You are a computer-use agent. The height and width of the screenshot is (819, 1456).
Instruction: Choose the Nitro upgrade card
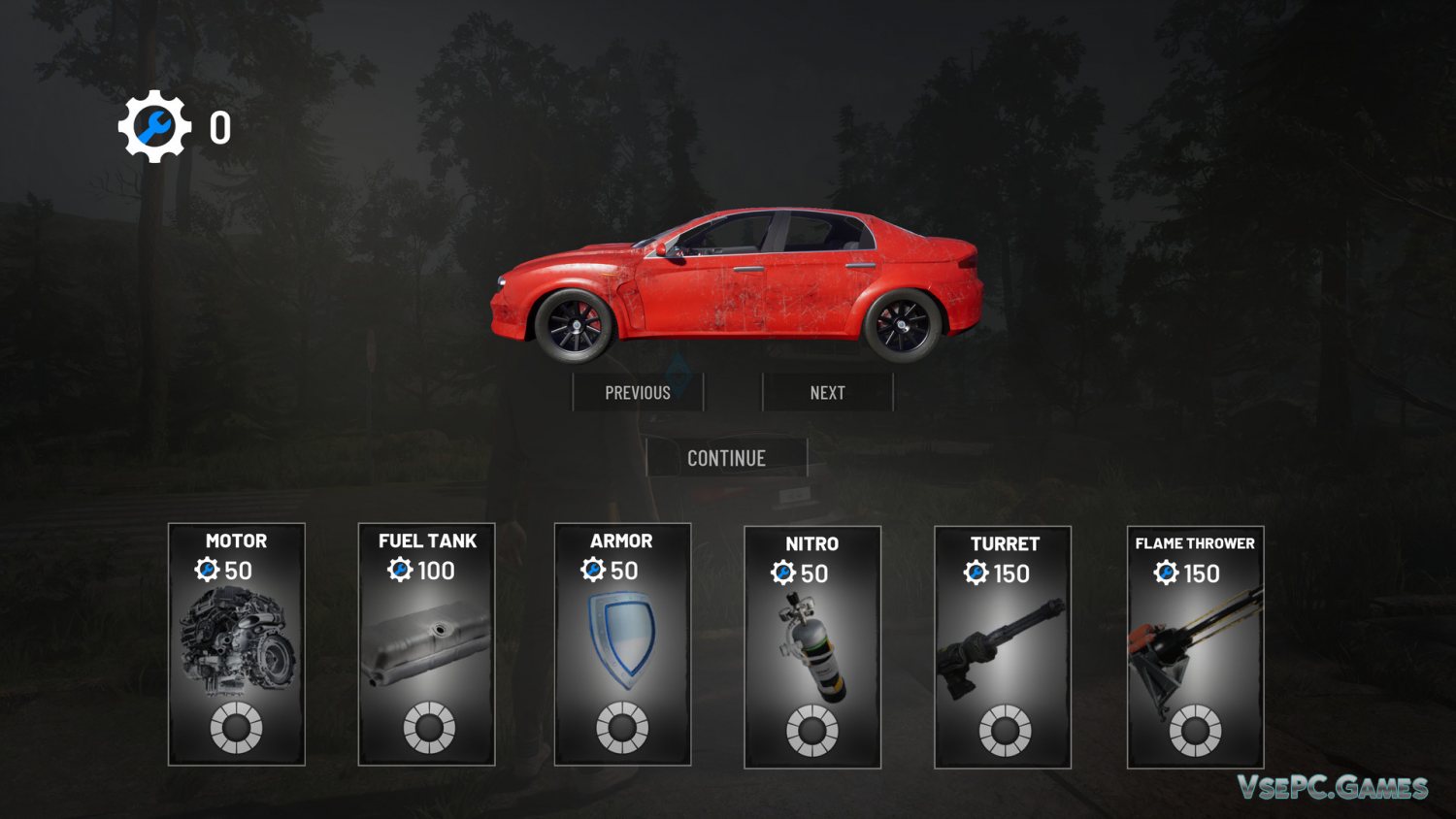coord(812,646)
